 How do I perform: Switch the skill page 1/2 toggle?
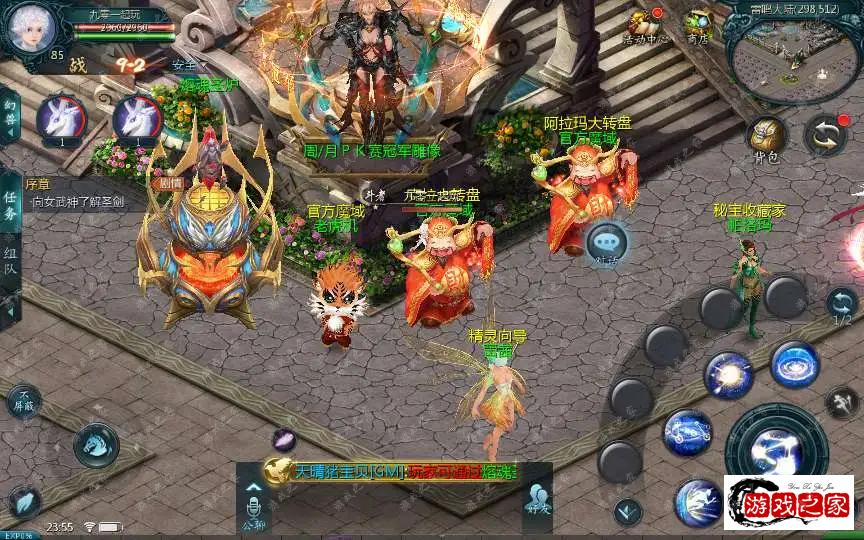coord(842,303)
